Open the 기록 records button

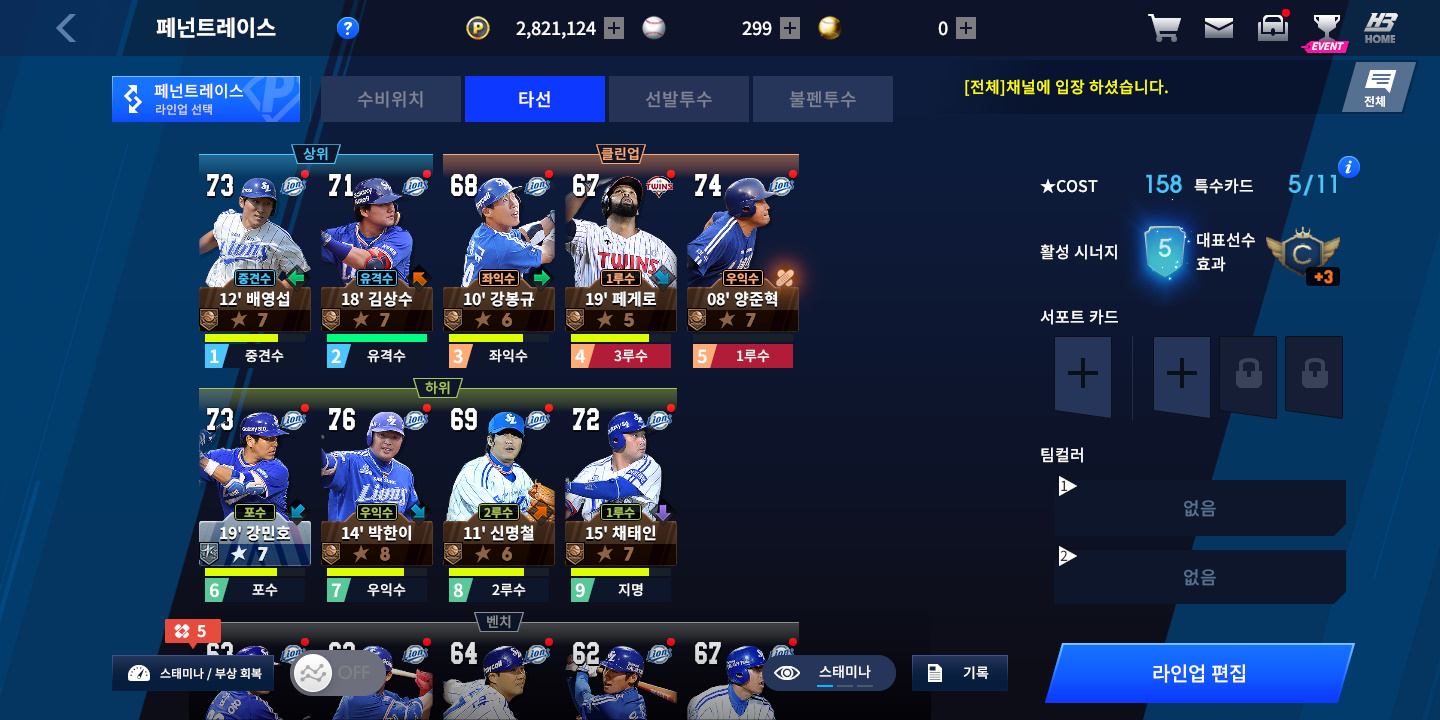[x=960, y=673]
